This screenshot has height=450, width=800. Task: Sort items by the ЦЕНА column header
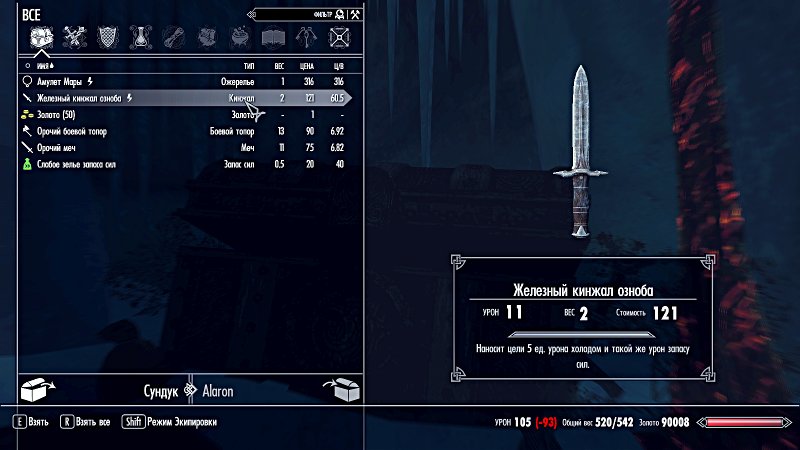point(308,65)
